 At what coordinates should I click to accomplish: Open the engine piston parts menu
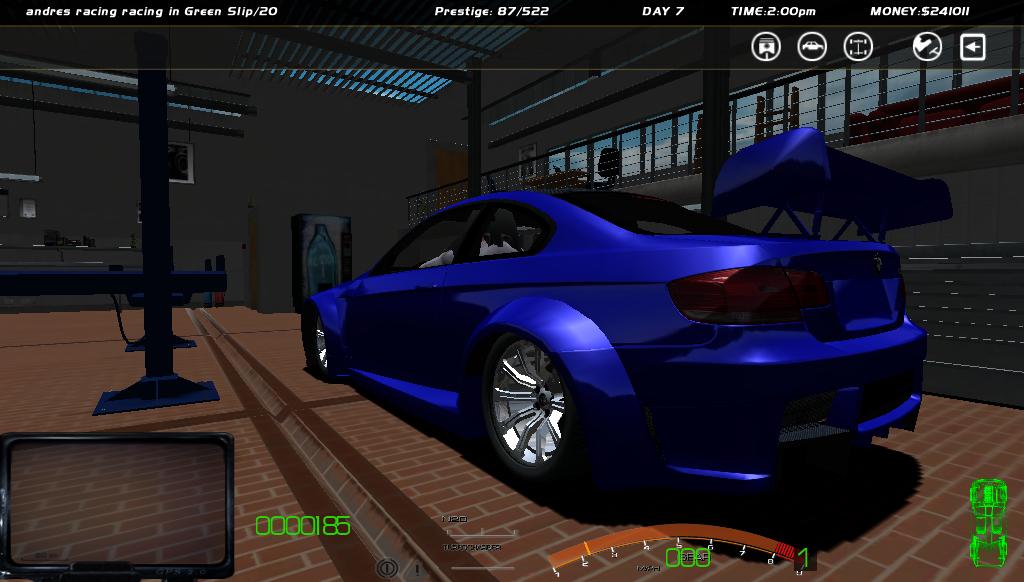(766, 46)
